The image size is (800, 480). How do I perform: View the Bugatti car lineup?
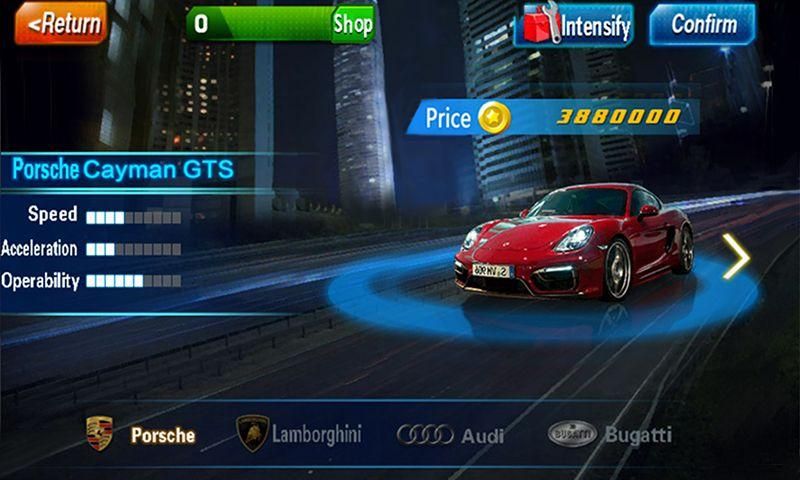point(610,434)
